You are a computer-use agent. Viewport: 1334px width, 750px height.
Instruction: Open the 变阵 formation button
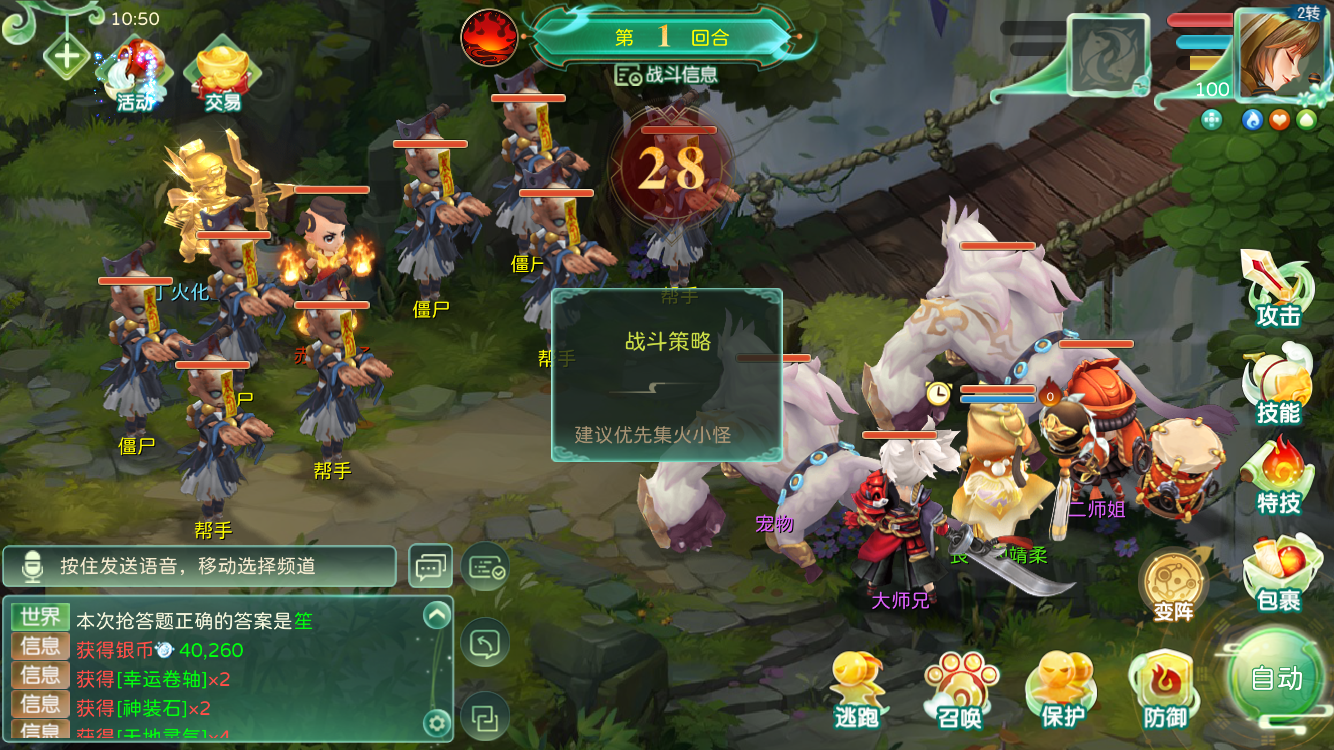(x=1173, y=585)
